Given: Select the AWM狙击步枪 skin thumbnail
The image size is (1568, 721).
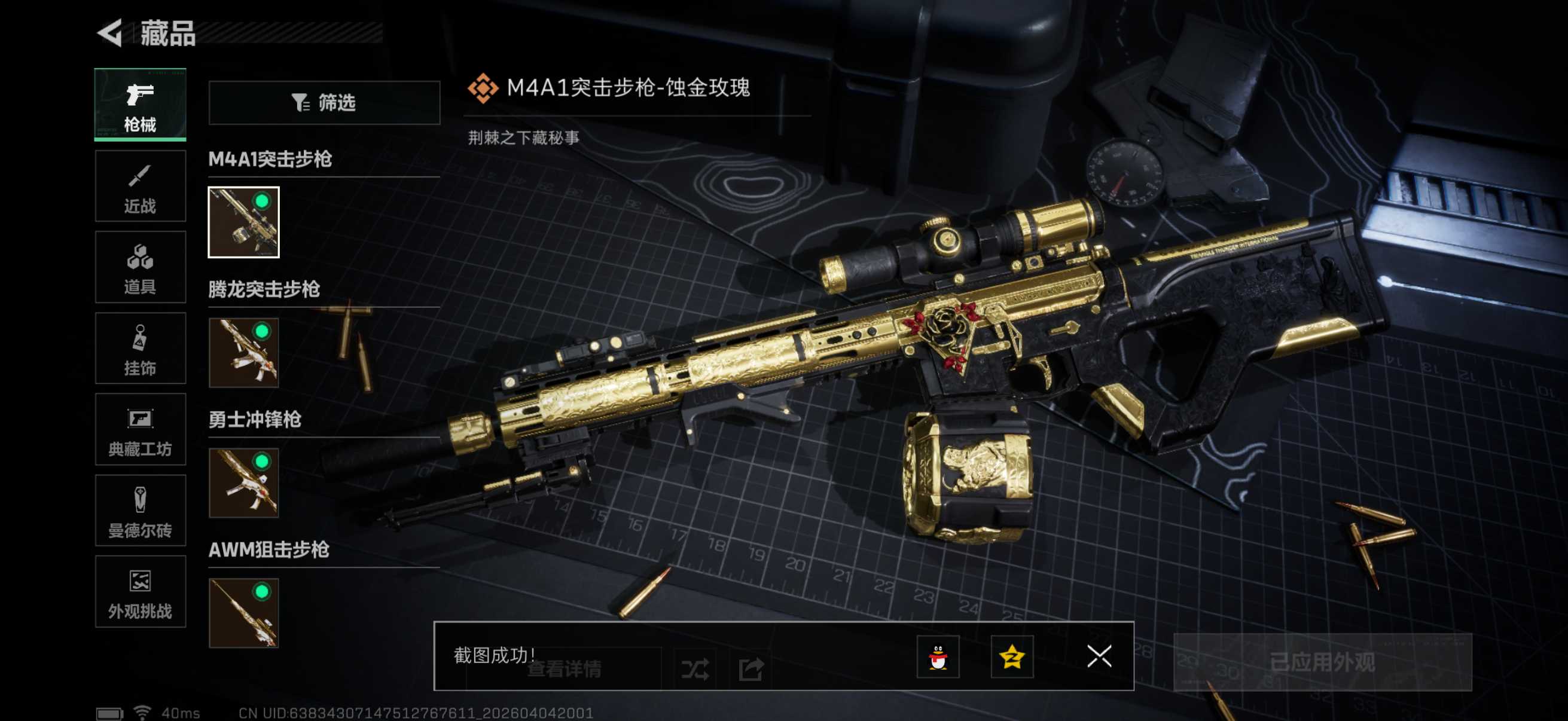Looking at the screenshot, I should (243, 613).
